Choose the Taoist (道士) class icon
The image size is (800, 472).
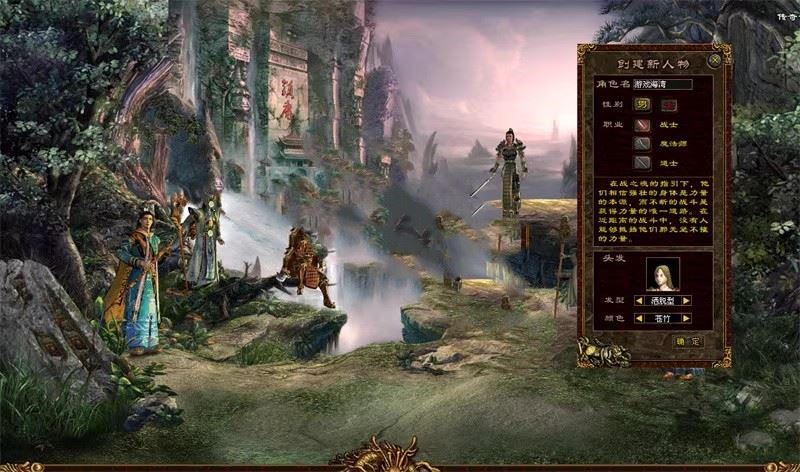coord(642,162)
